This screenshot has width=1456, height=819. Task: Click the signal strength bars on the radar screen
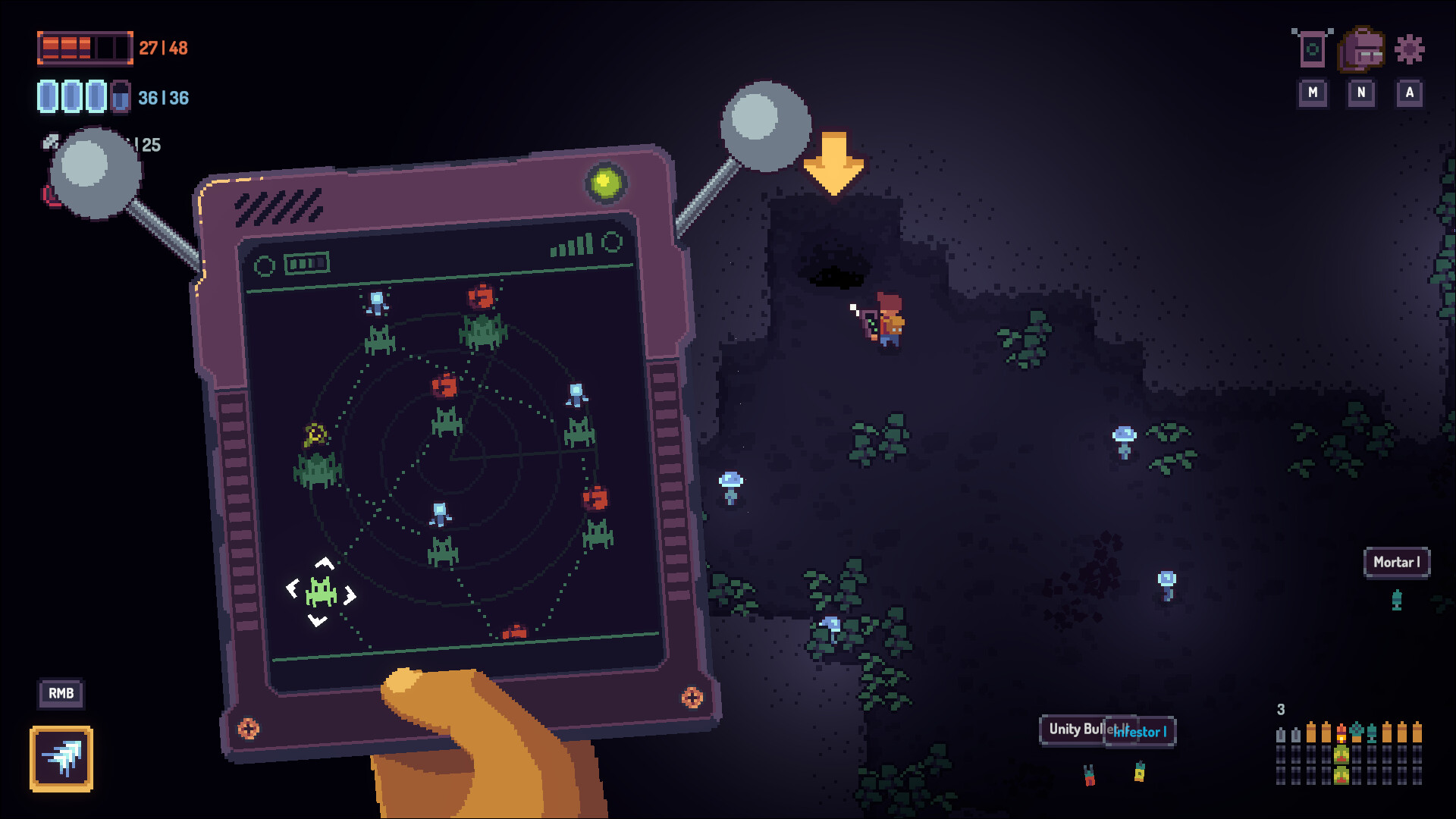point(573,244)
